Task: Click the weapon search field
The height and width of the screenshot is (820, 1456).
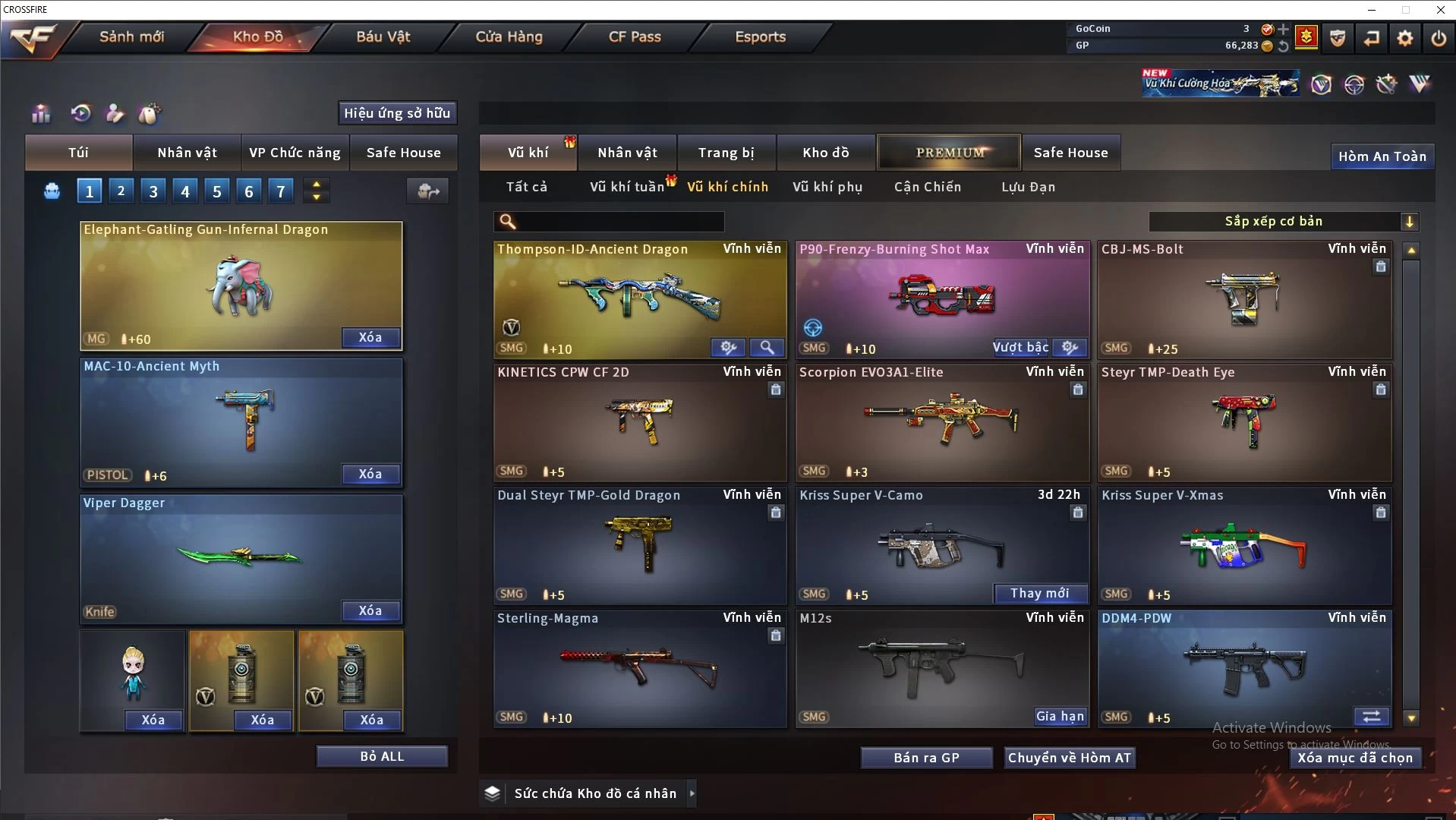Action: [x=619, y=221]
